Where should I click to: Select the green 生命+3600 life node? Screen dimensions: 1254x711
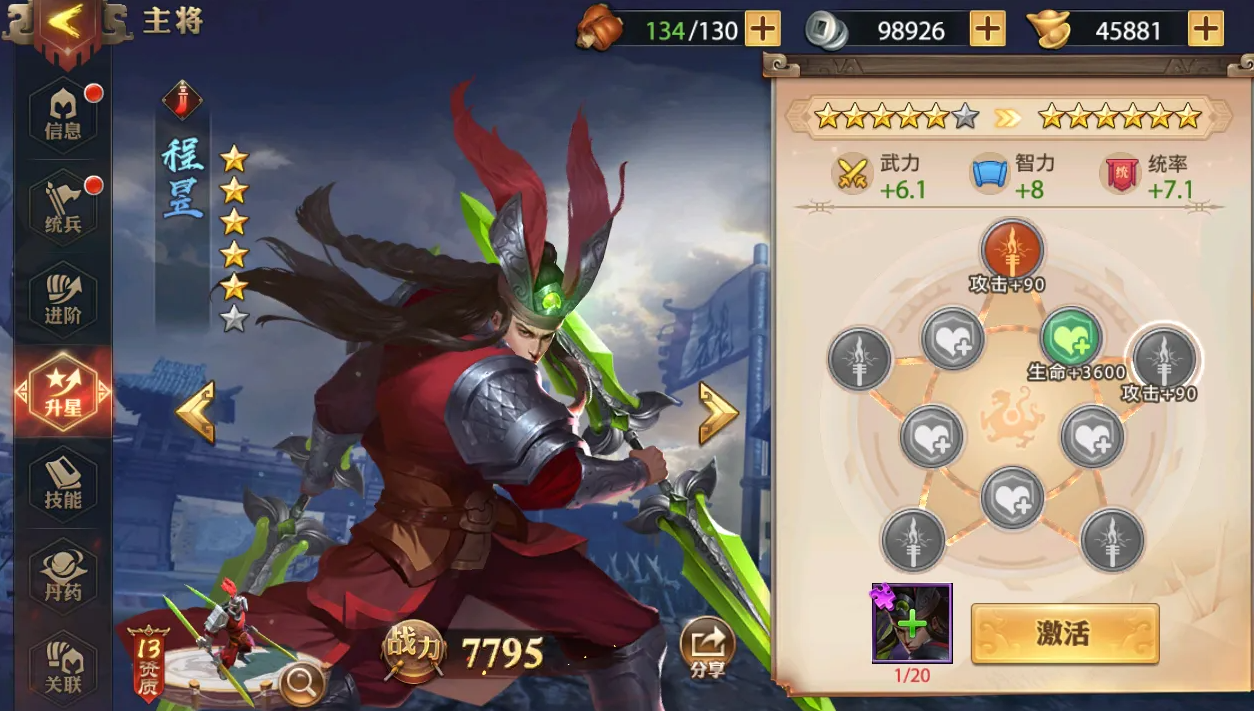(1071, 338)
